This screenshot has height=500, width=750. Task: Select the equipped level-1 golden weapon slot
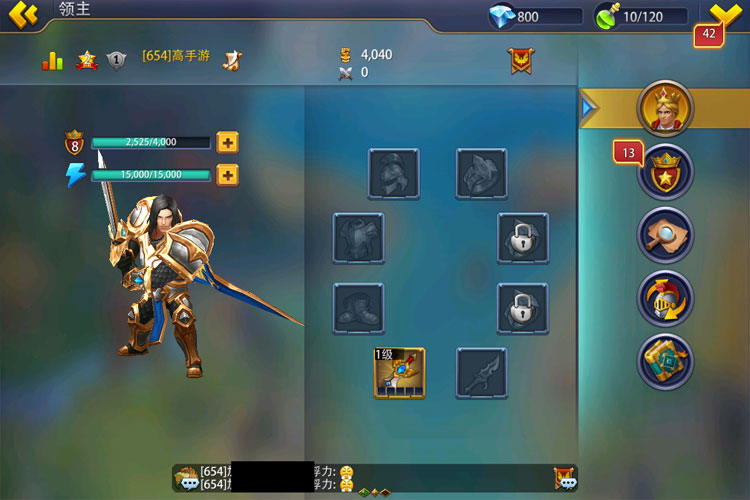(399, 373)
